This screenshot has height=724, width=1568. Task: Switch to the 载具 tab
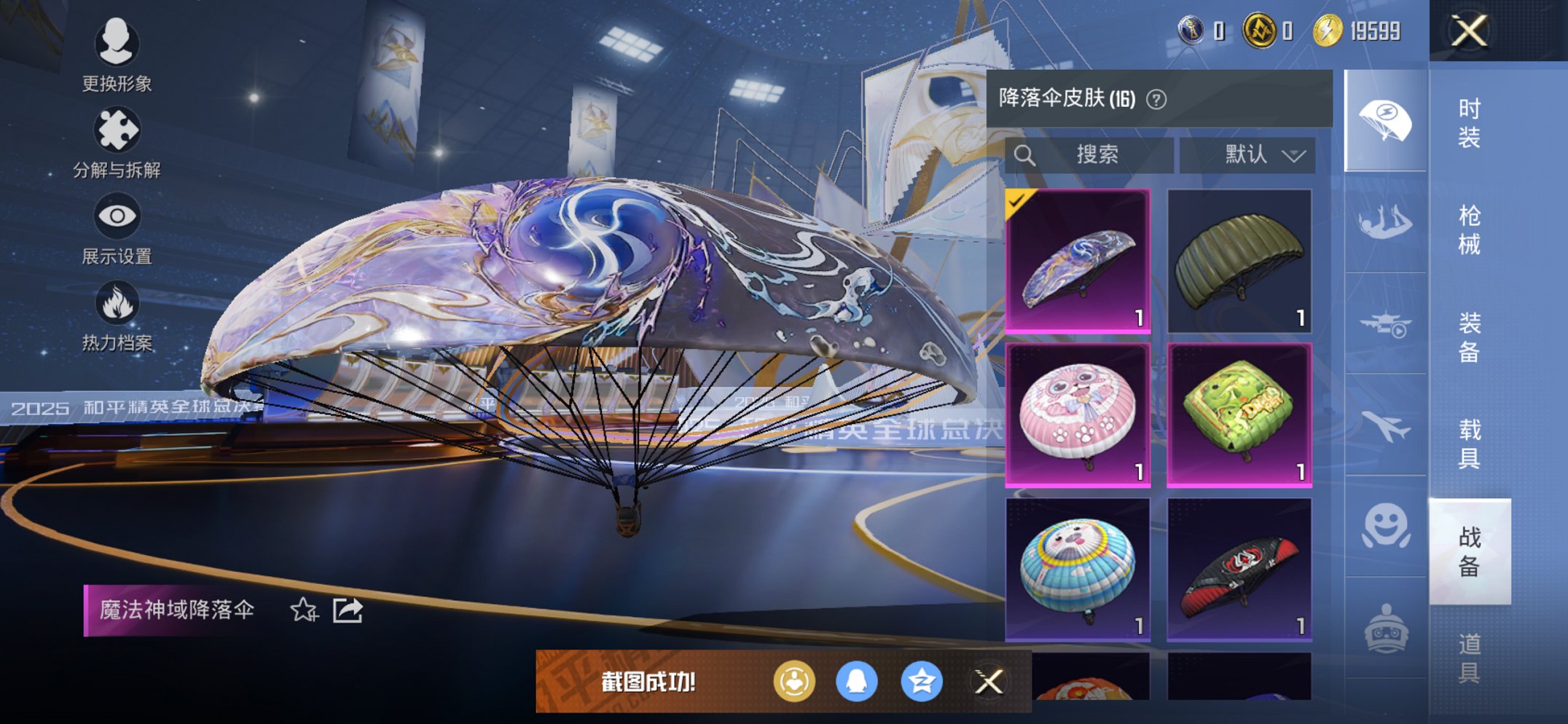pos(1470,444)
